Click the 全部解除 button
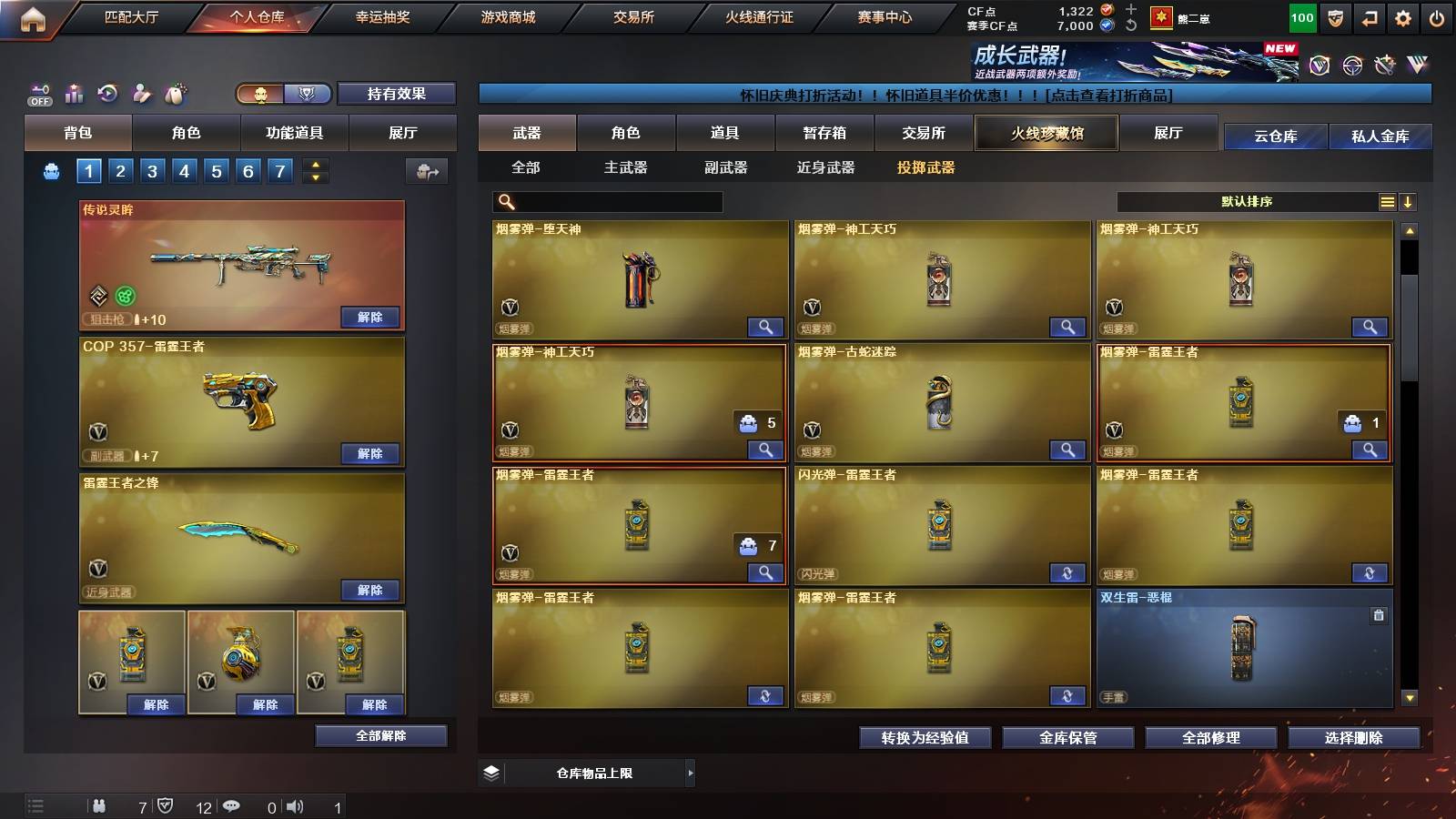 click(x=380, y=735)
